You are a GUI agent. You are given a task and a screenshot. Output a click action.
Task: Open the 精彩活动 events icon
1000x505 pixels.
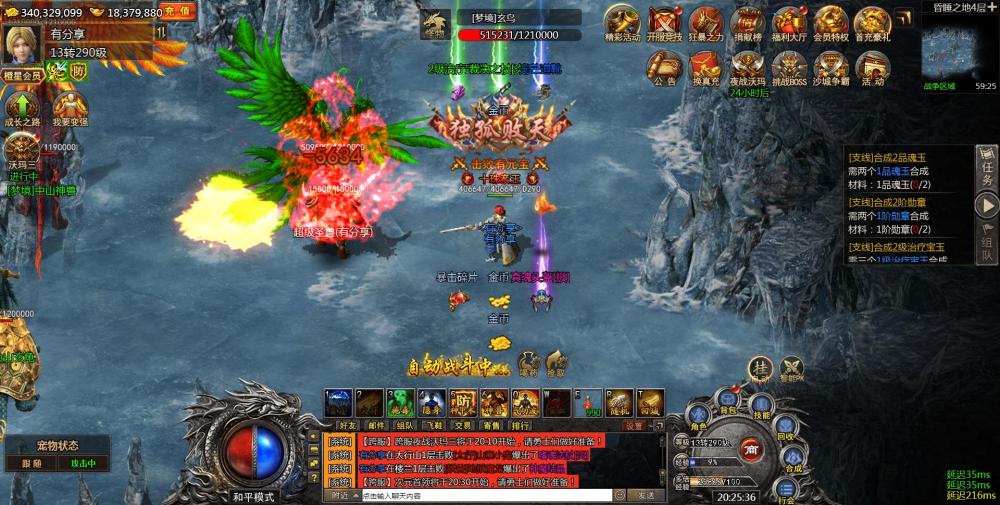tap(623, 23)
